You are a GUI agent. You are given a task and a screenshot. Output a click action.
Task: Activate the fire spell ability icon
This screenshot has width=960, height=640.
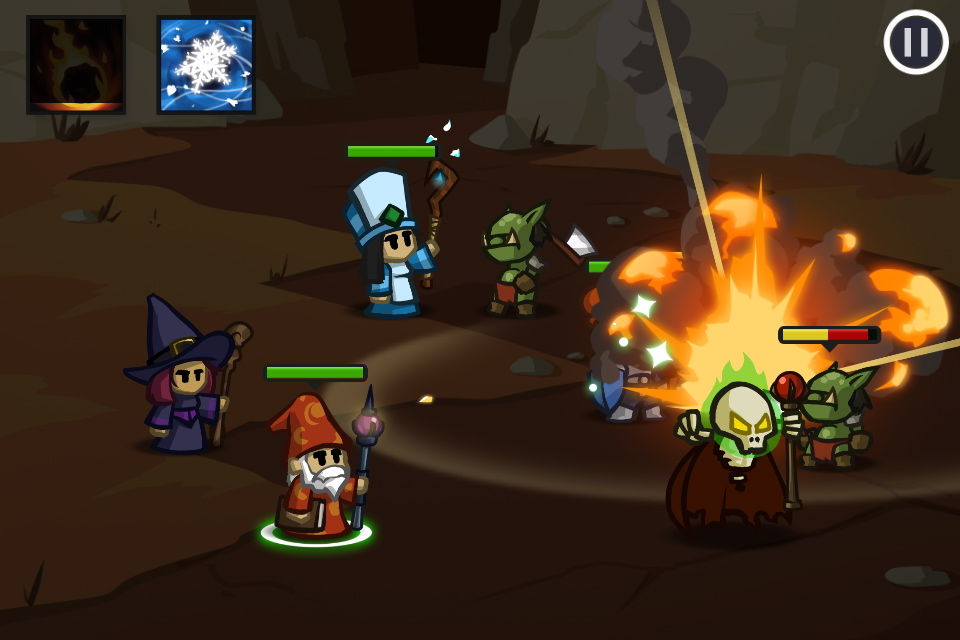point(76,65)
